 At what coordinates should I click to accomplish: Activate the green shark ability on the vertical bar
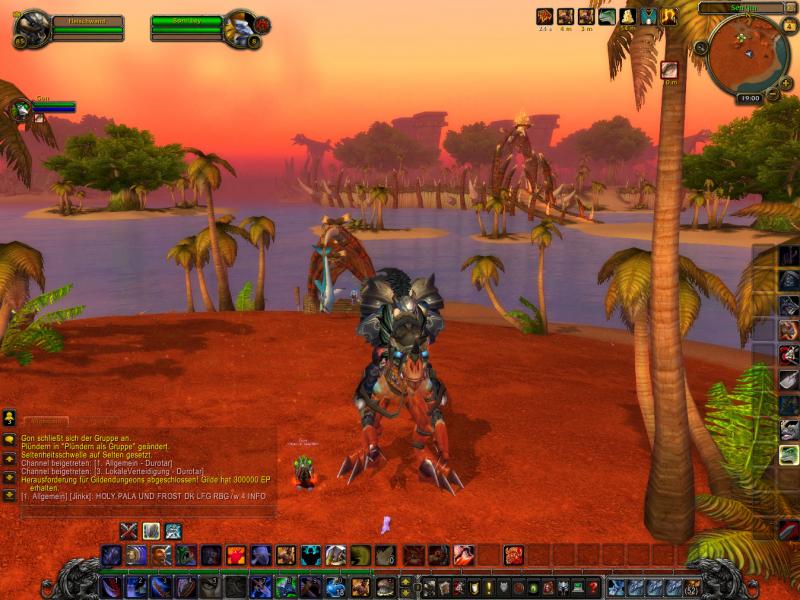789,454
